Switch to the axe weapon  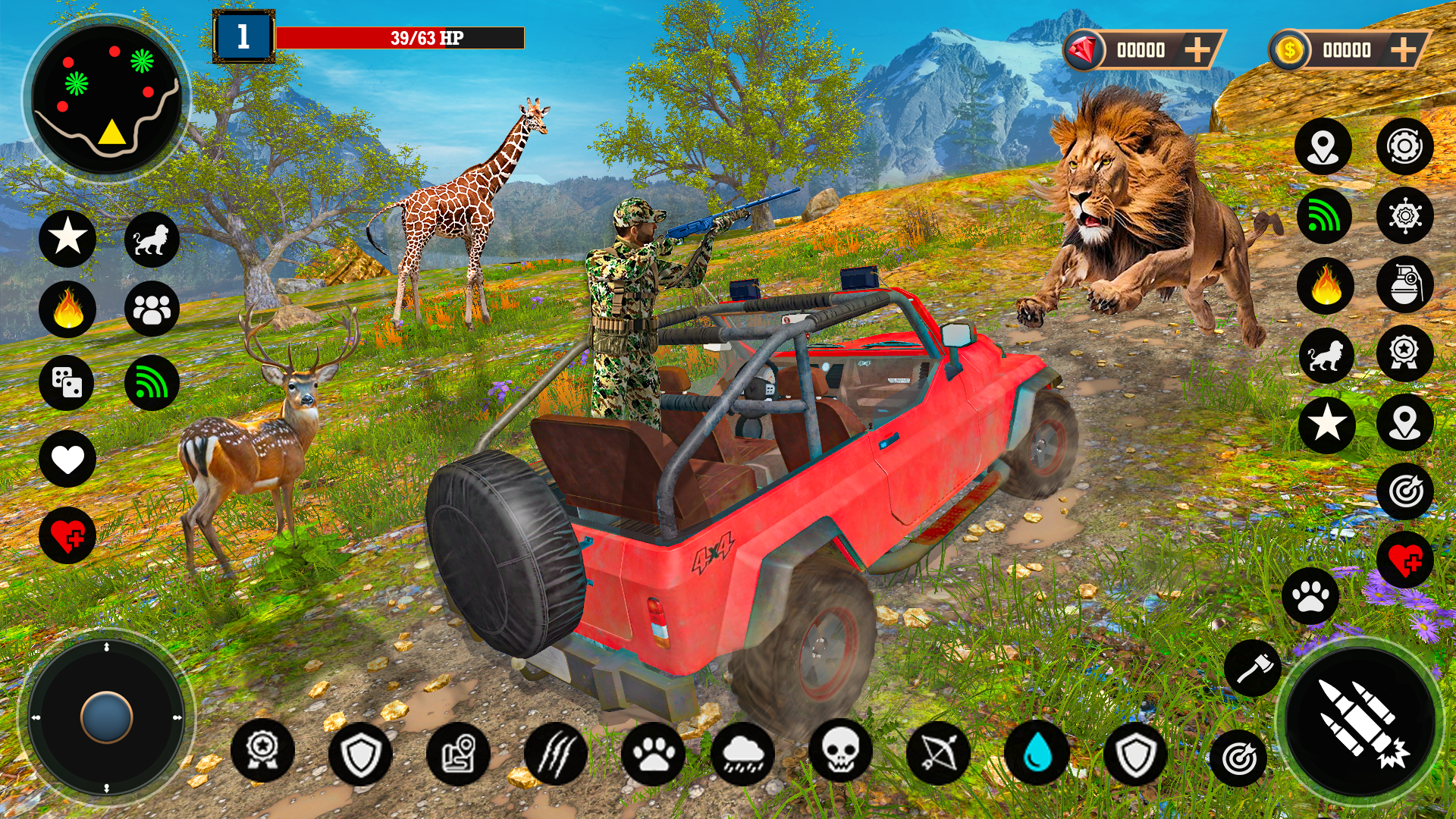pyautogui.click(x=1252, y=668)
